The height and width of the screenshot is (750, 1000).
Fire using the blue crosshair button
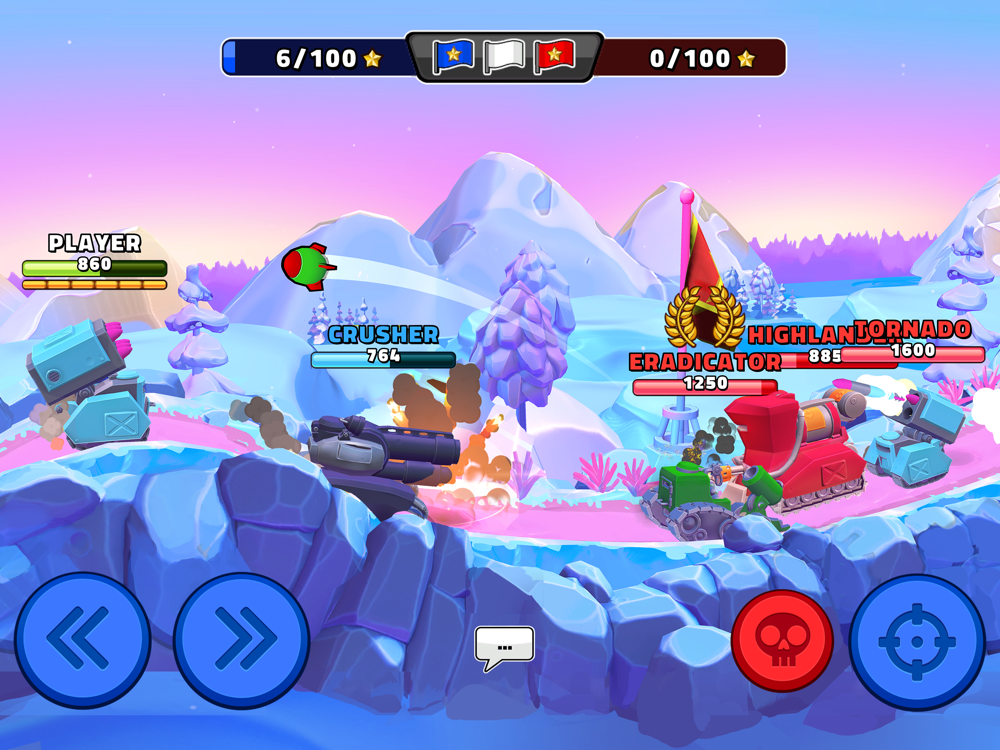coord(917,641)
